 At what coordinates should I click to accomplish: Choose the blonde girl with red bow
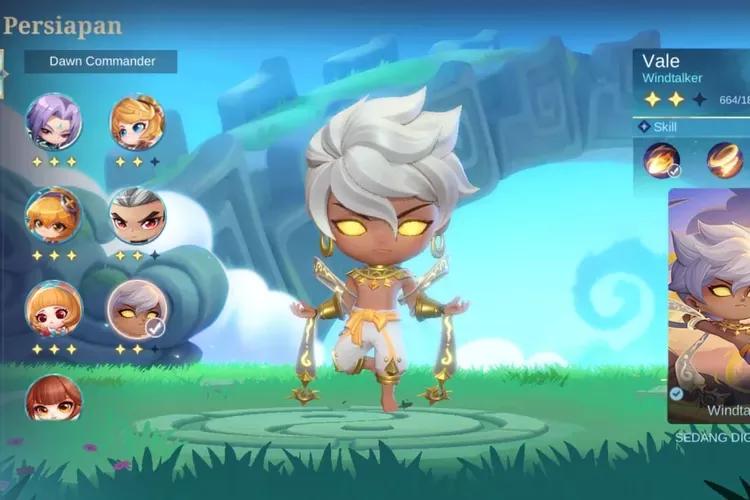click(x=54, y=308)
